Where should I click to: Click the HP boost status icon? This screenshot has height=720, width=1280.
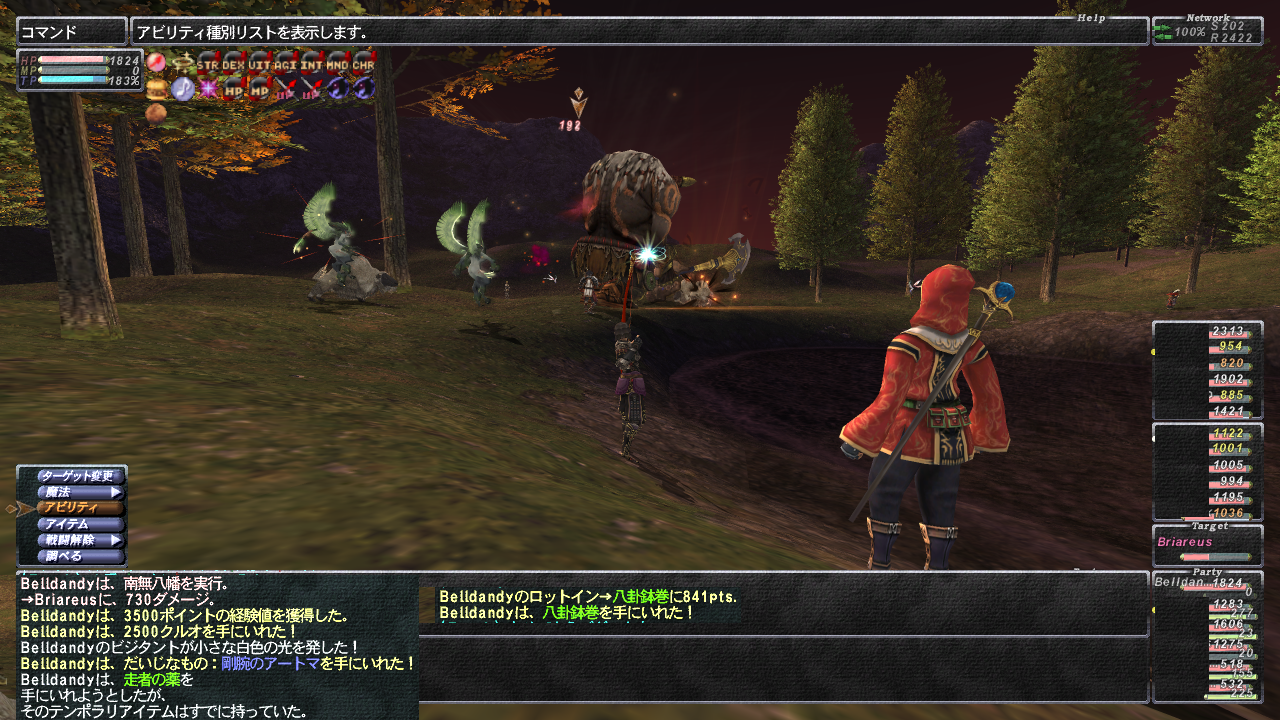click(234, 89)
